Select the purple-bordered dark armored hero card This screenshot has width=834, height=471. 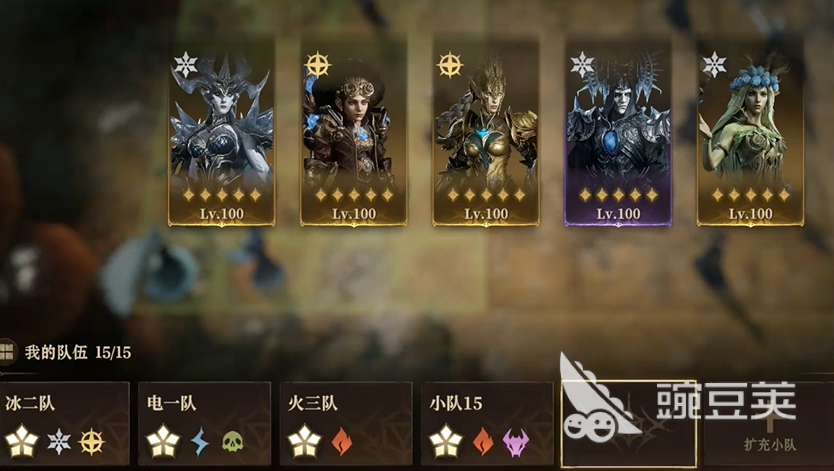click(x=618, y=132)
